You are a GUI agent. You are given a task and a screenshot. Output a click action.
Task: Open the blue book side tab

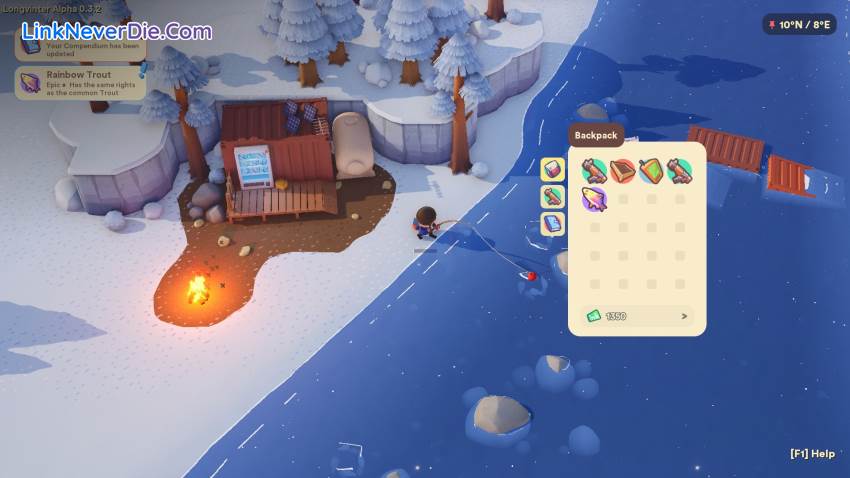pos(553,224)
